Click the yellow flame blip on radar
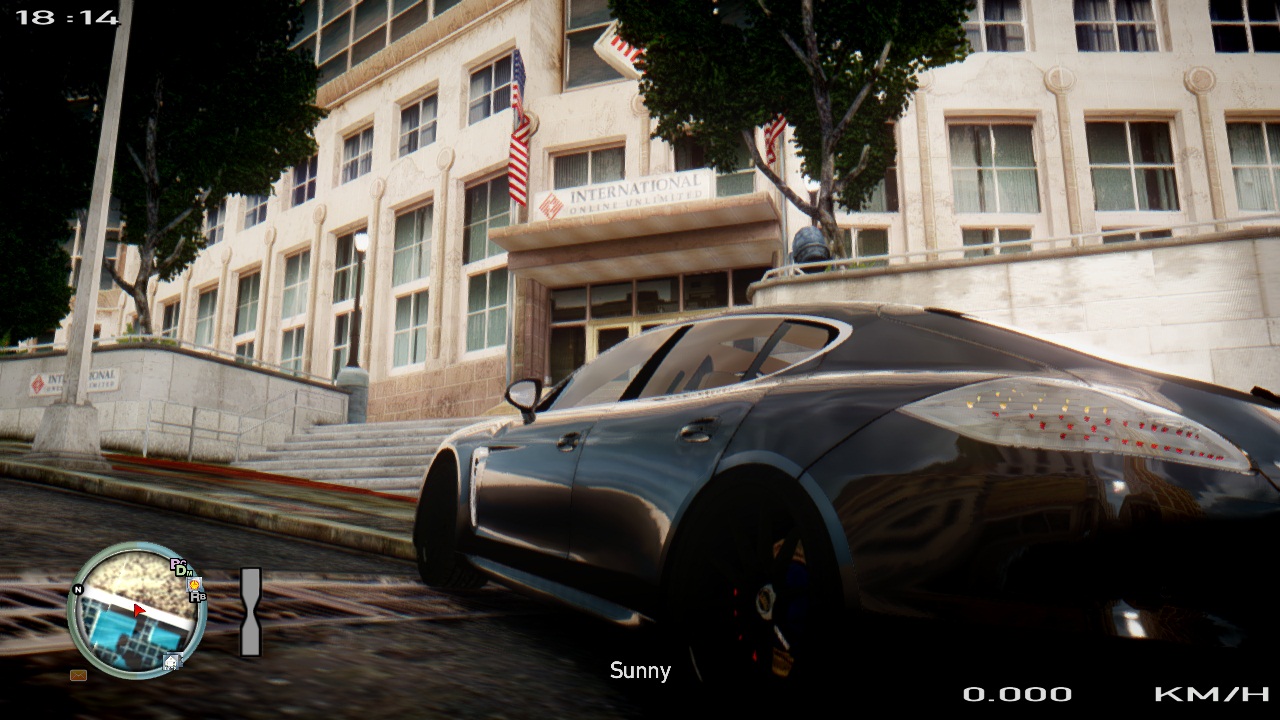1280x720 pixels. pyautogui.click(x=194, y=584)
